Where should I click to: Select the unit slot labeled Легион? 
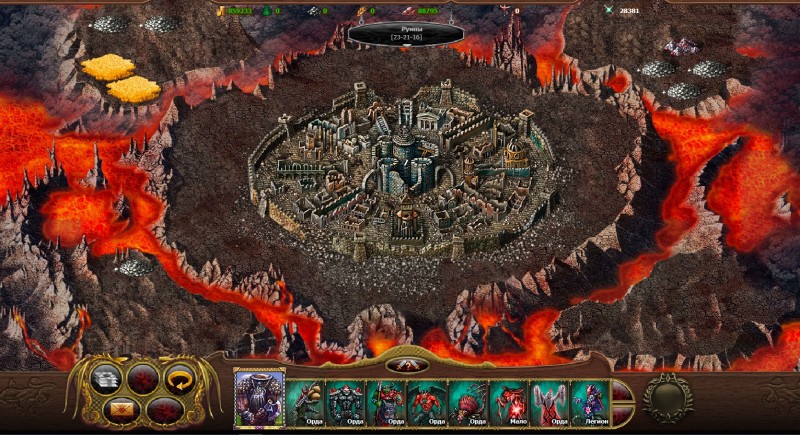pos(590,402)
